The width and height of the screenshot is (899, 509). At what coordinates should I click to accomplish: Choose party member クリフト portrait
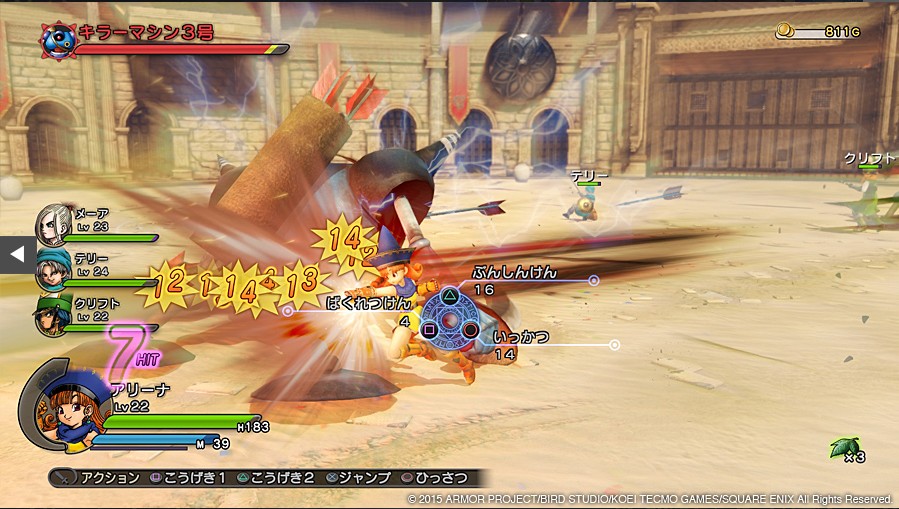pos(53,312)
